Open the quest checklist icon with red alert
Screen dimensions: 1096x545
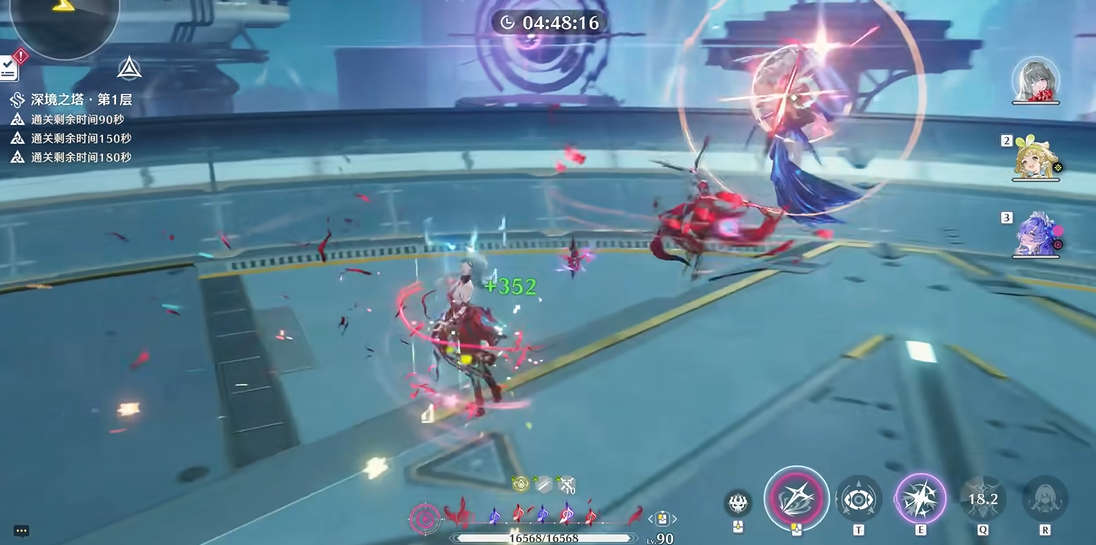[x=10, y=66]
